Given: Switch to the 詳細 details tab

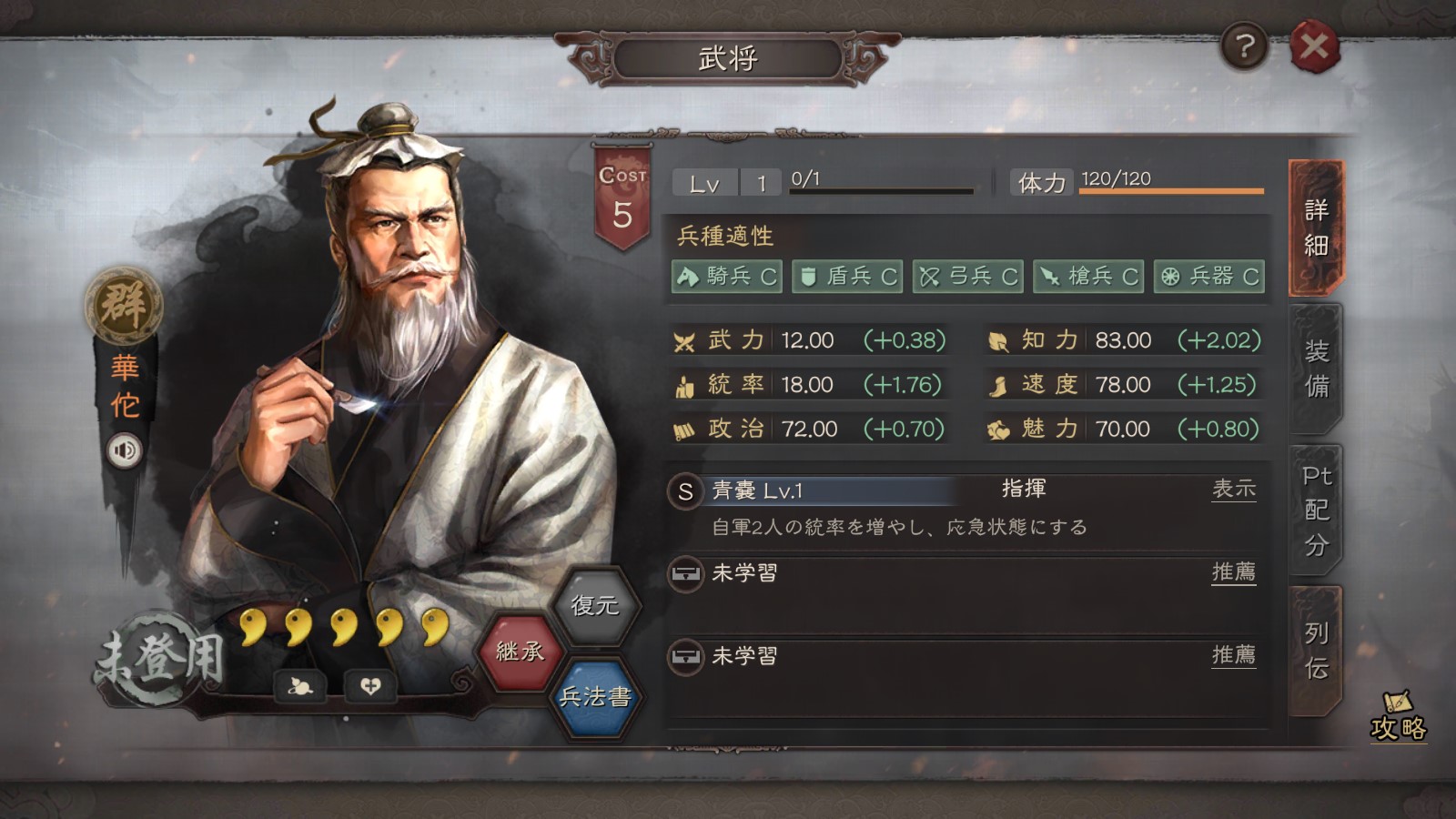Looking at the screenshot, I should click(1316, 227).
